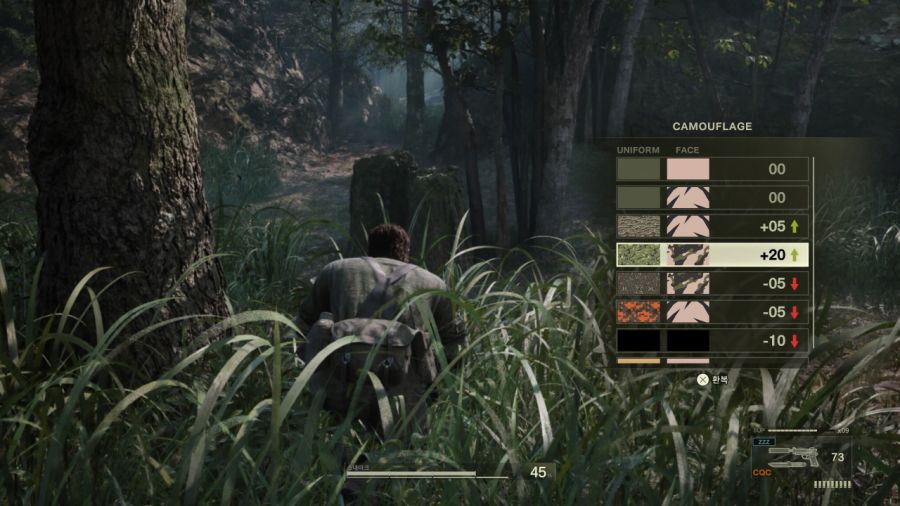
Task: Select the green leaf camouflage rated +20
Action: coord(711,255)
